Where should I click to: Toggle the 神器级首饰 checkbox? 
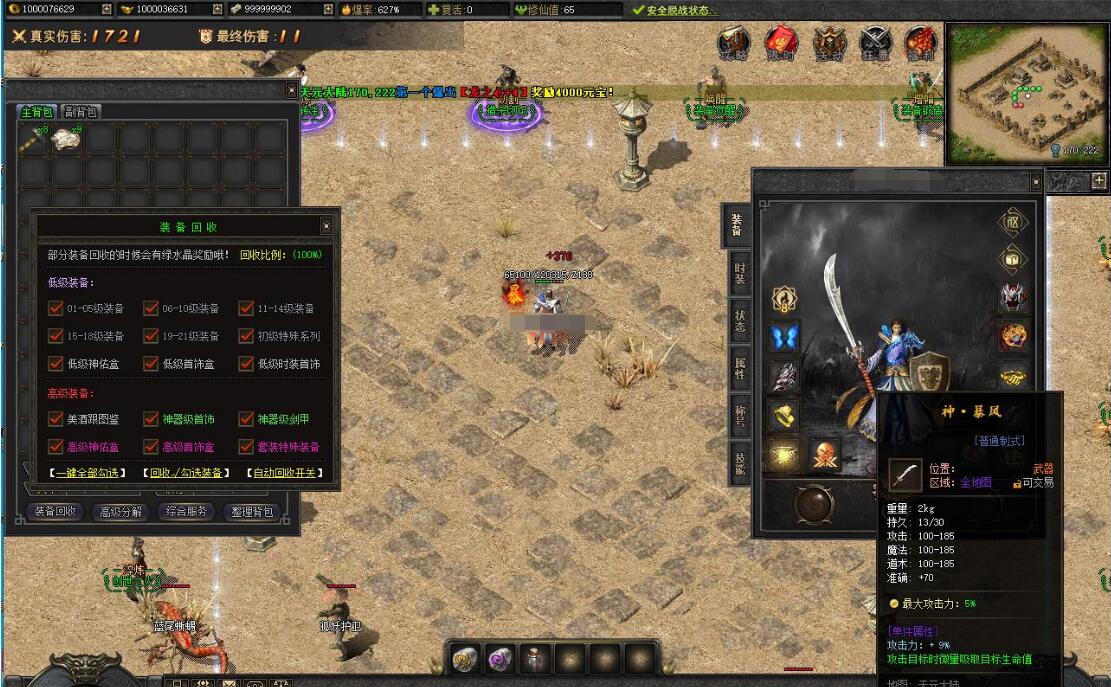tap(151, 419)
